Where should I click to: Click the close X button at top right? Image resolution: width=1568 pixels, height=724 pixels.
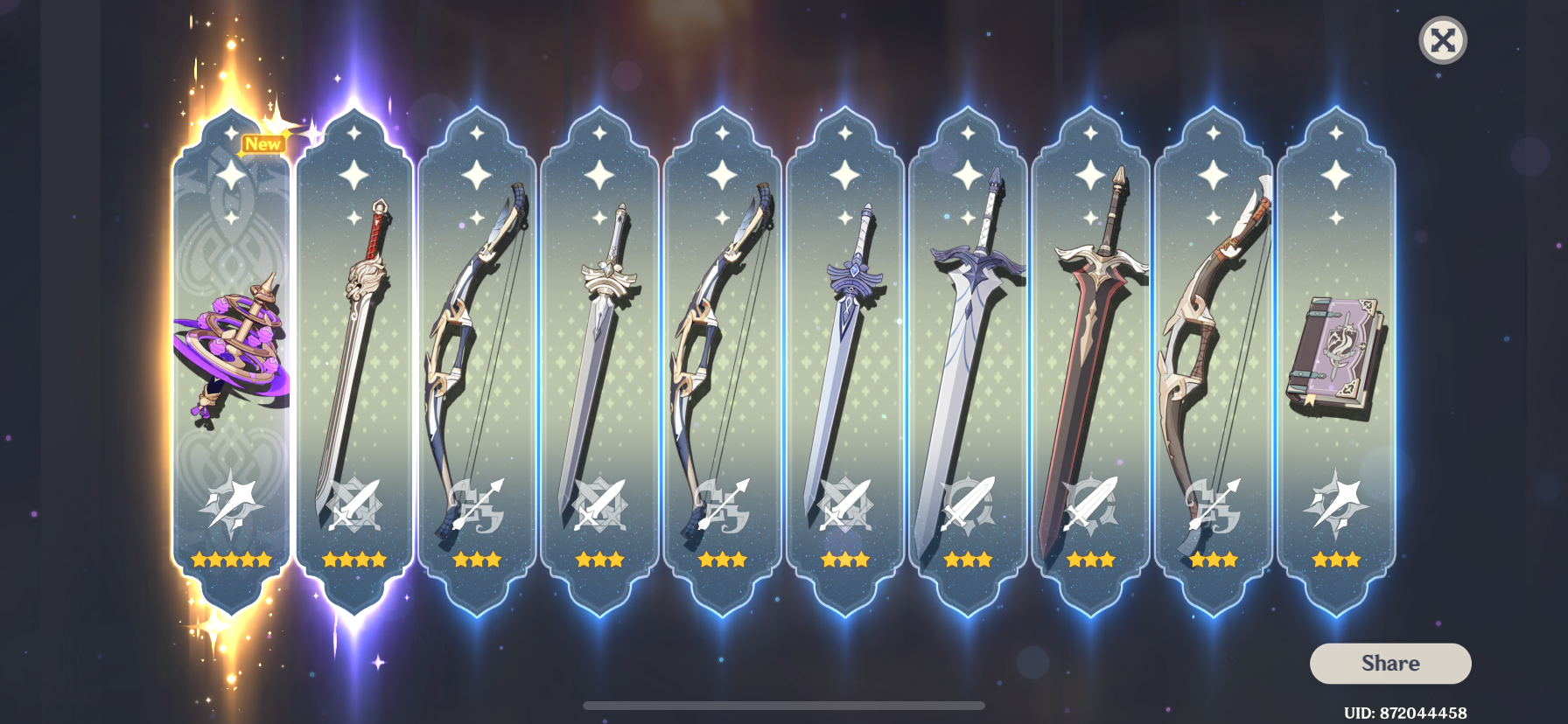coord(1442,39)
